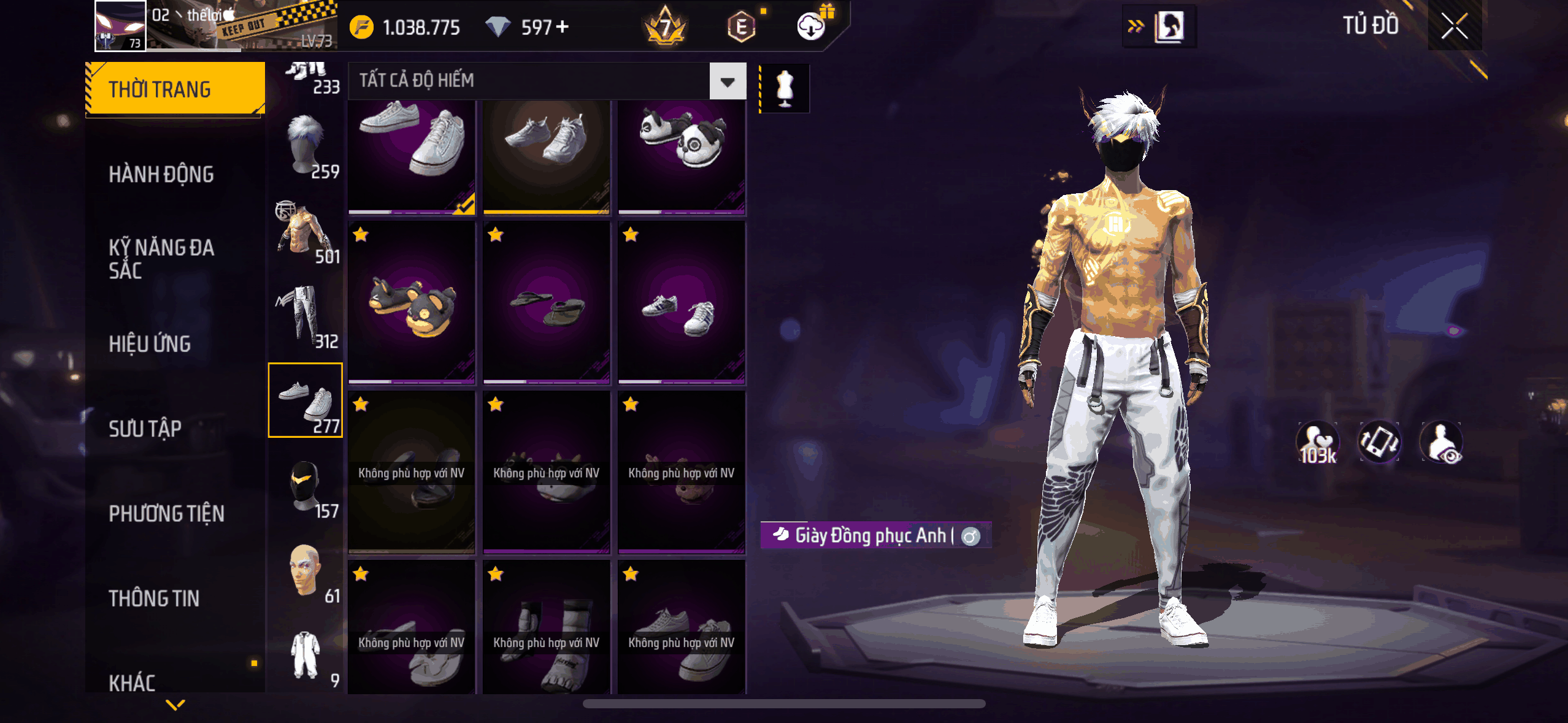
Task: Tap the rotate phone icon
Action: coord(1379,442)
